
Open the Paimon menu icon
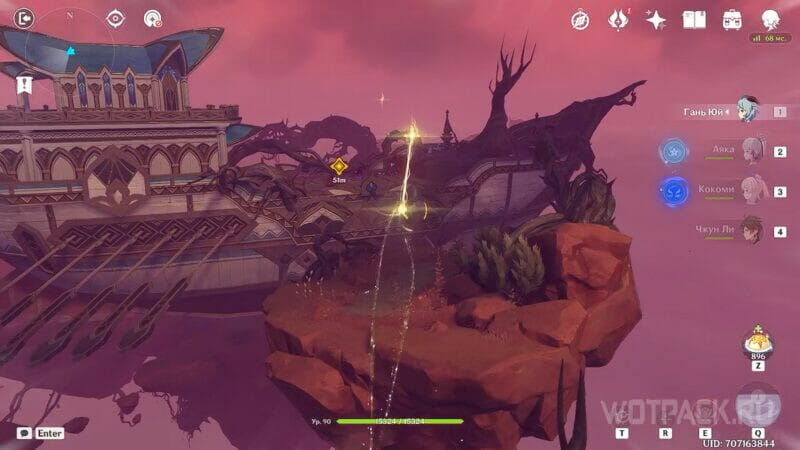click(771, 18)
